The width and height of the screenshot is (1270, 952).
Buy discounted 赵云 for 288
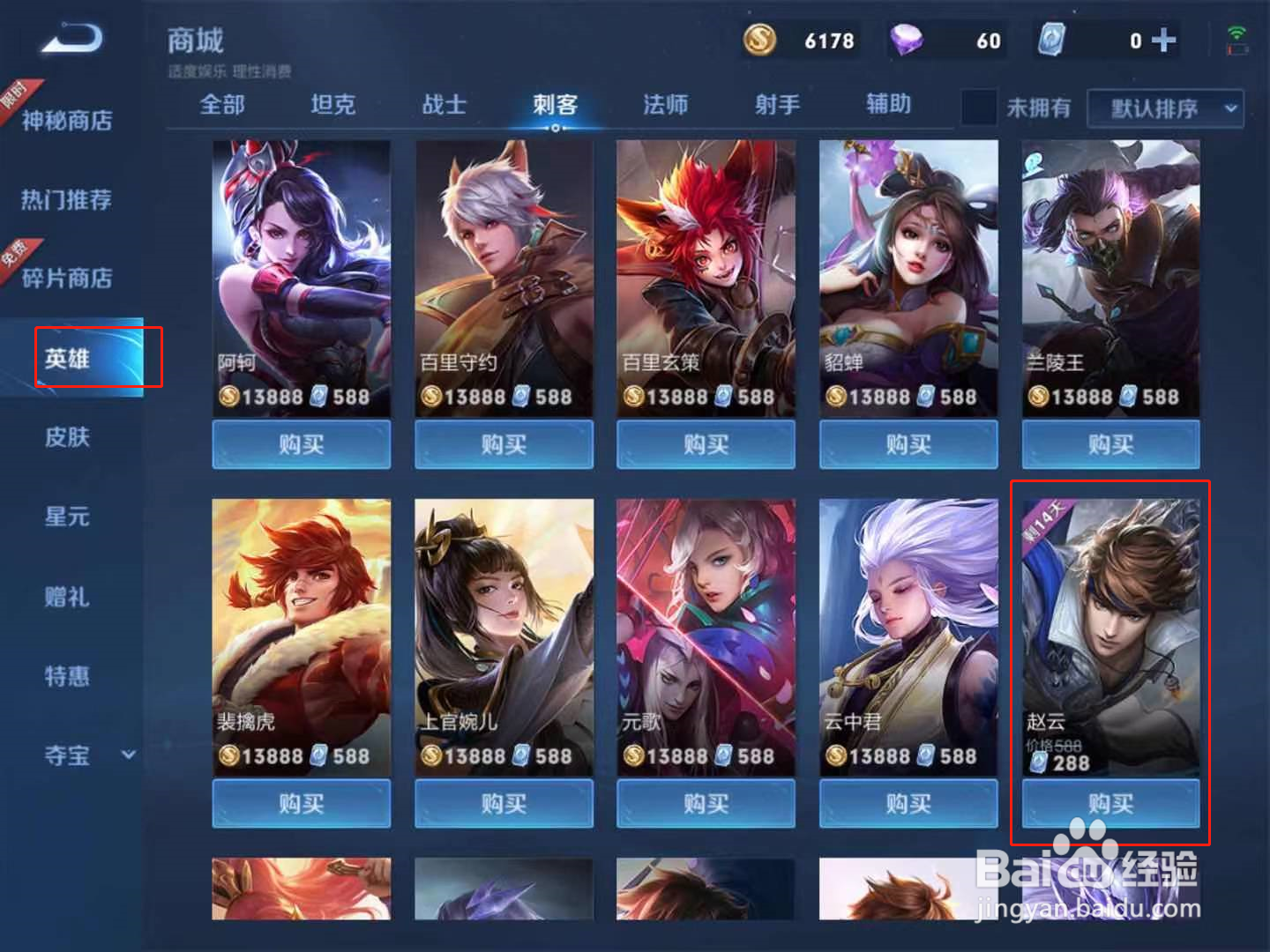point(1110,804)
